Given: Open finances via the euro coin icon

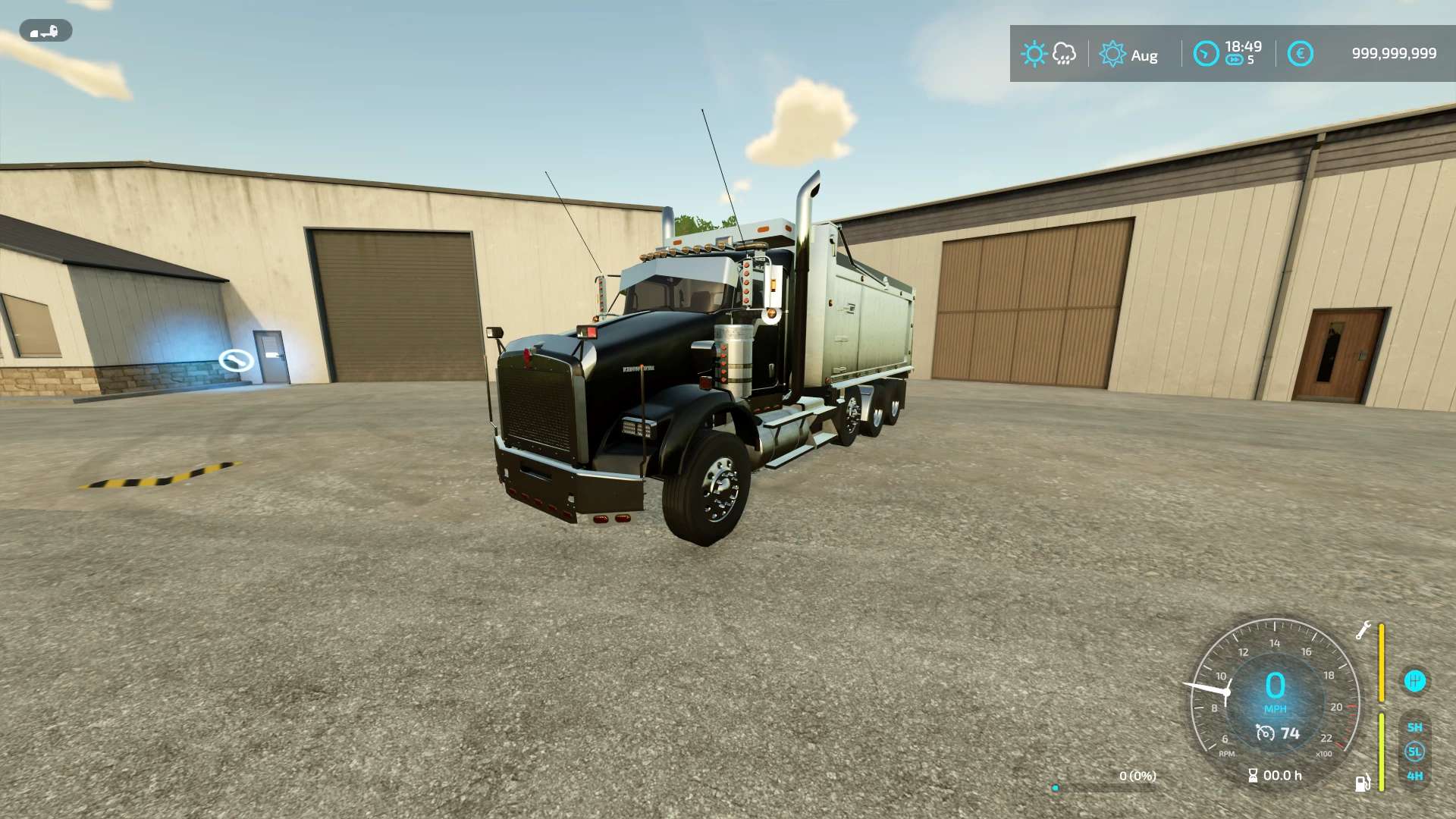Looking at the screenshot, I should pyautogui.click(x=1300, y=54).
